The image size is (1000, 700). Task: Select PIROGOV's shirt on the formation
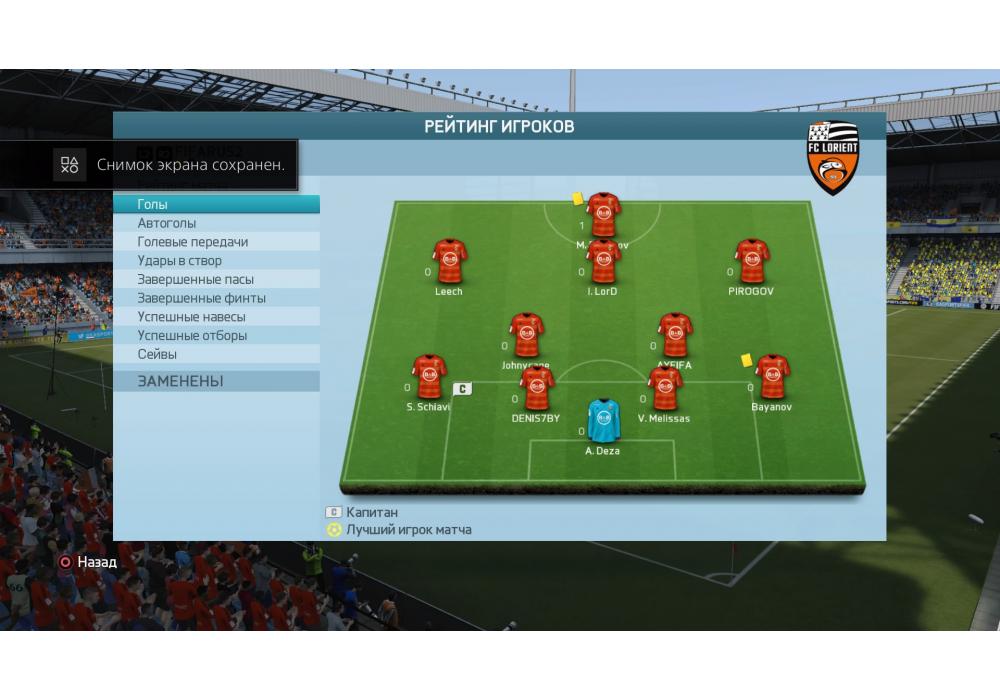coord(751,262)
